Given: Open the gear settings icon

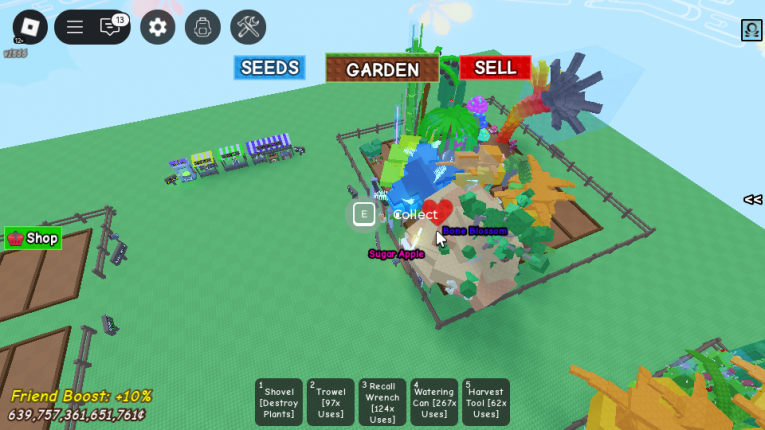Looking at the screenshot, I should (x=157, y=27).
